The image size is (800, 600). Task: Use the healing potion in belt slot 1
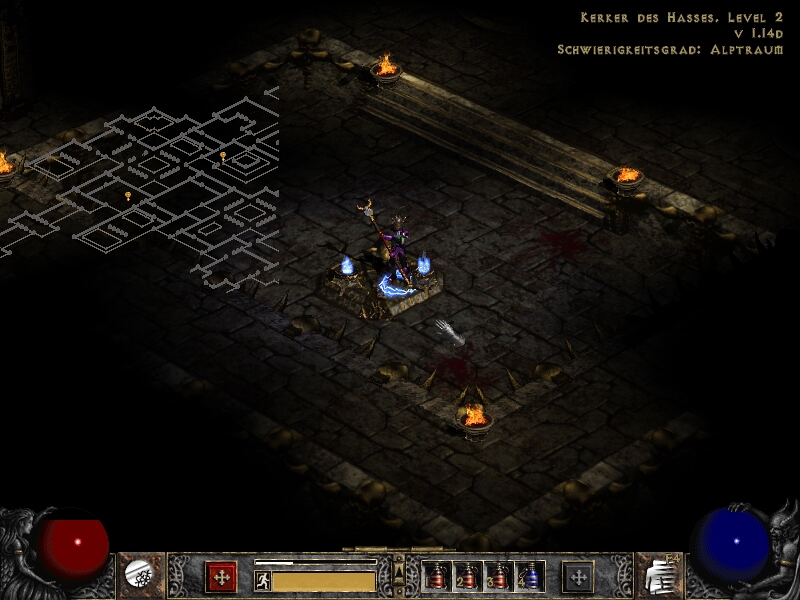[436, 576]
